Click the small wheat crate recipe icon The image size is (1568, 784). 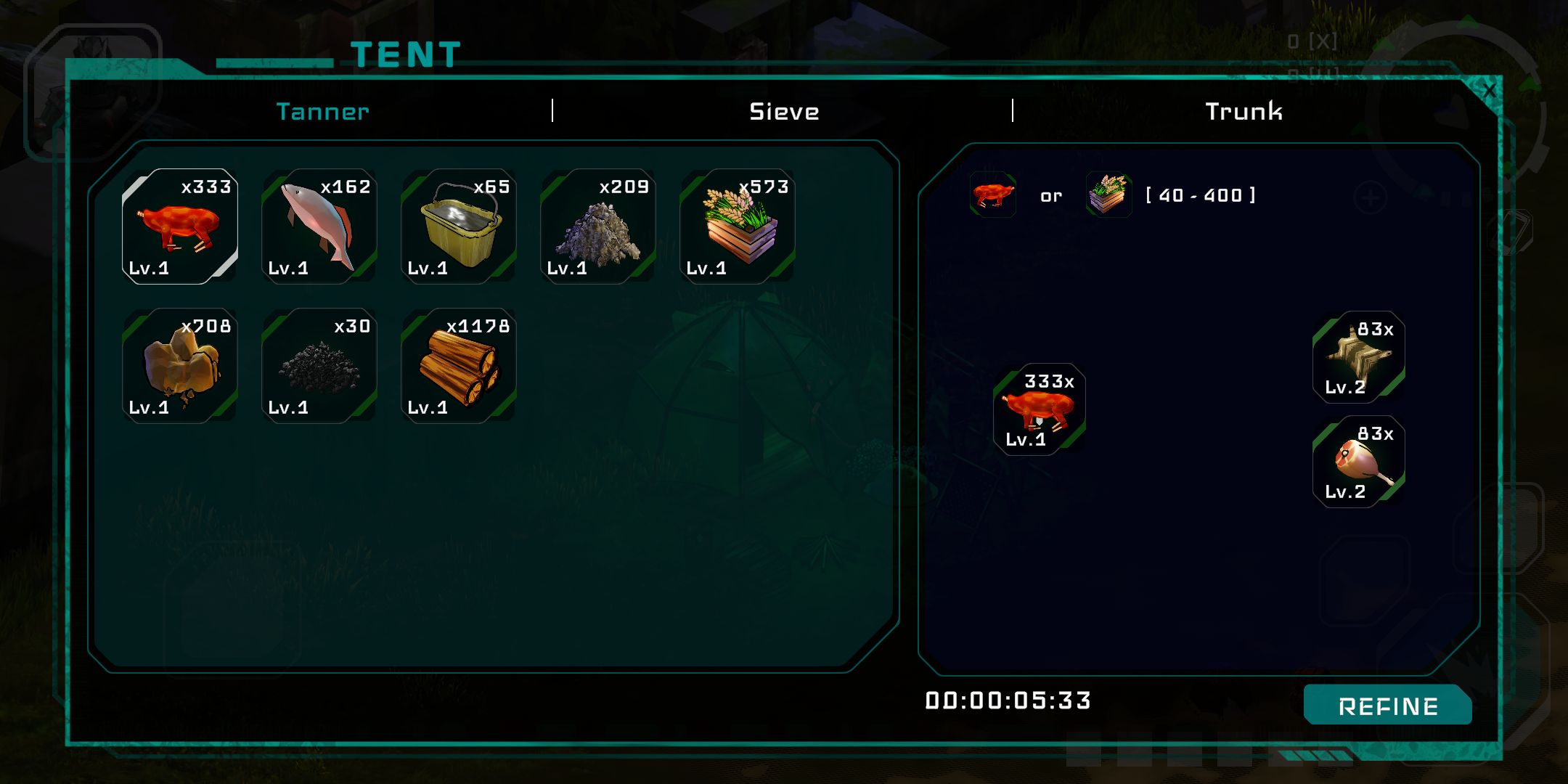(x=1108, y=195)
